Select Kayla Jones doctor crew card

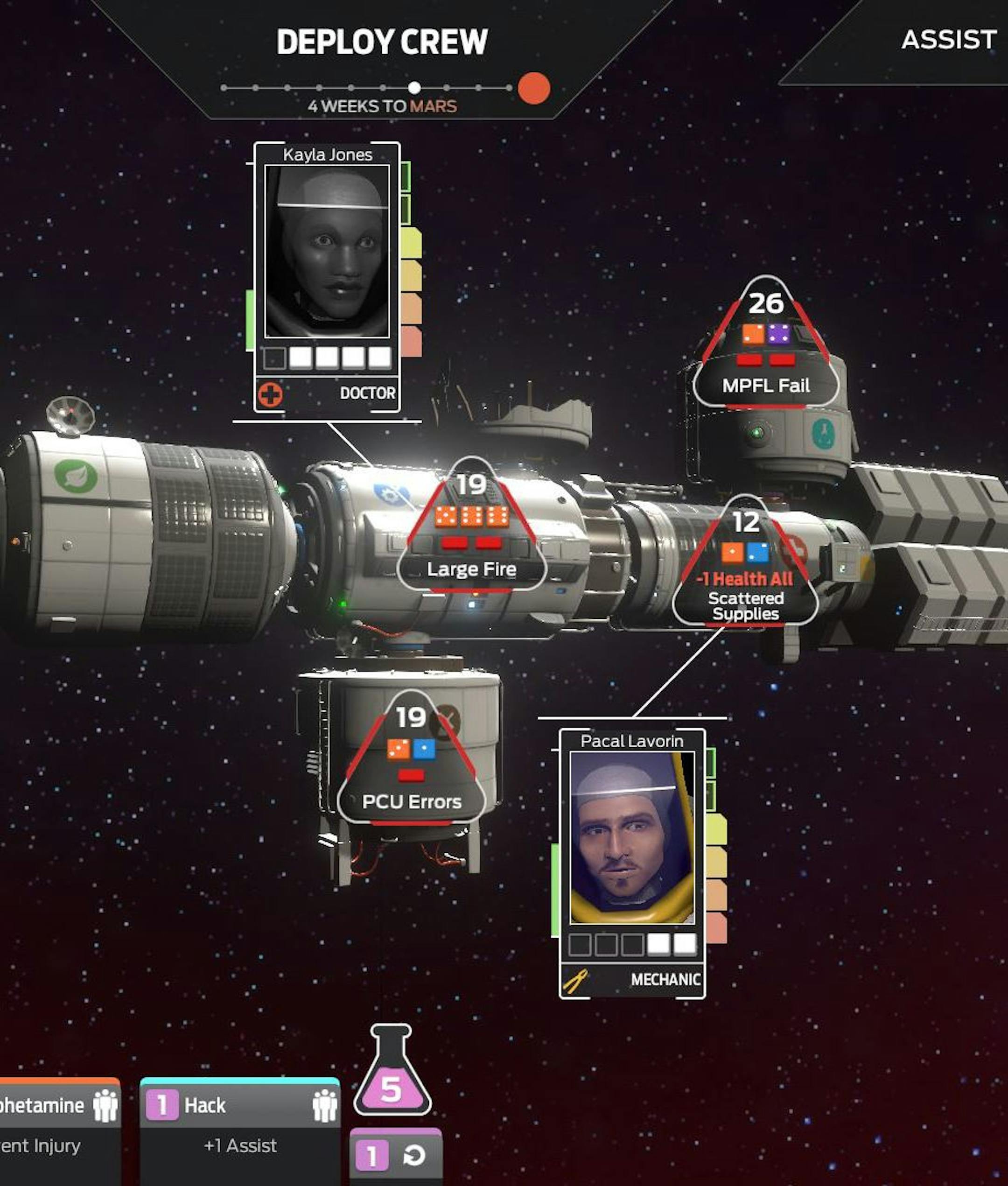[327, 277]
